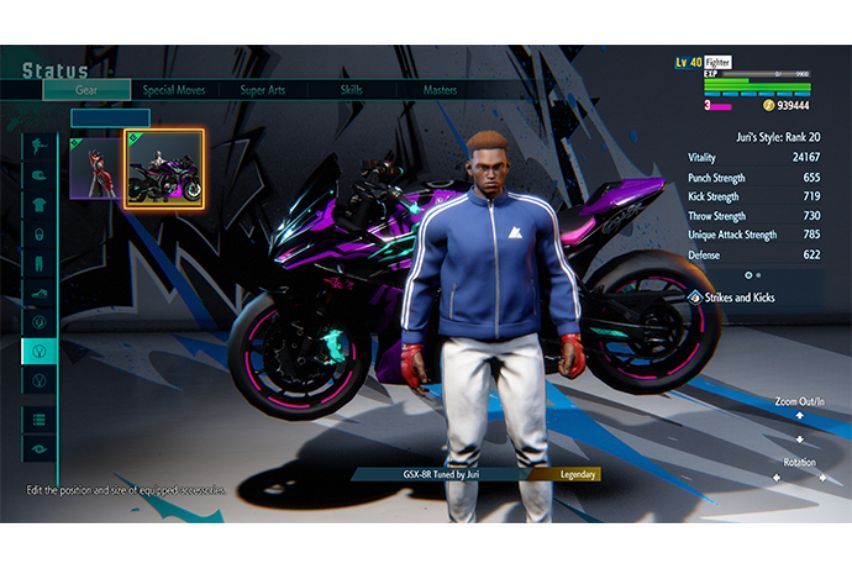Select the headgear cap category icon
This screenshot has width=852, height=568.
coord(40,174)
